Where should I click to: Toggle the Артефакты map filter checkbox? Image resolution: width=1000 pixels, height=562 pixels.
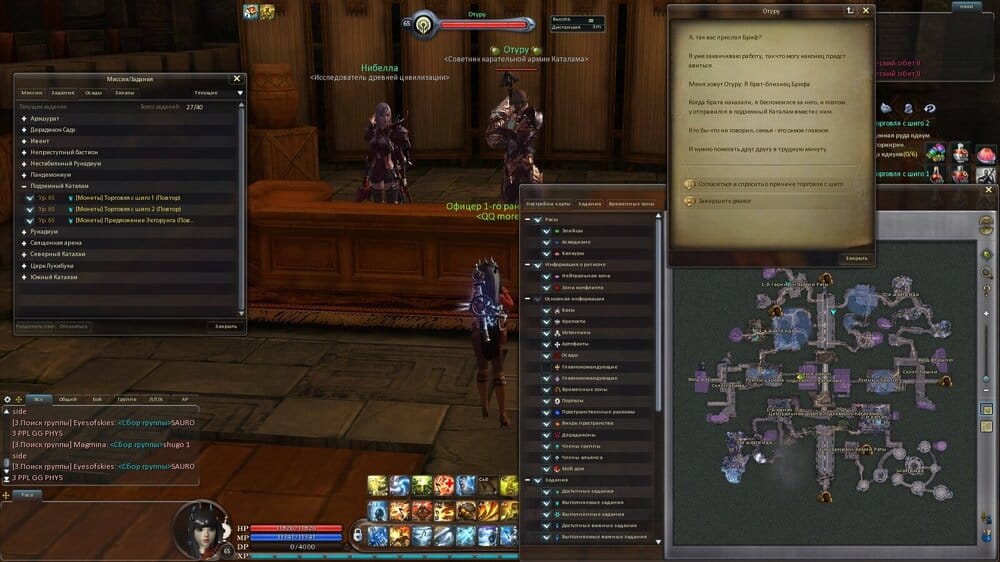tap(547, 345)
